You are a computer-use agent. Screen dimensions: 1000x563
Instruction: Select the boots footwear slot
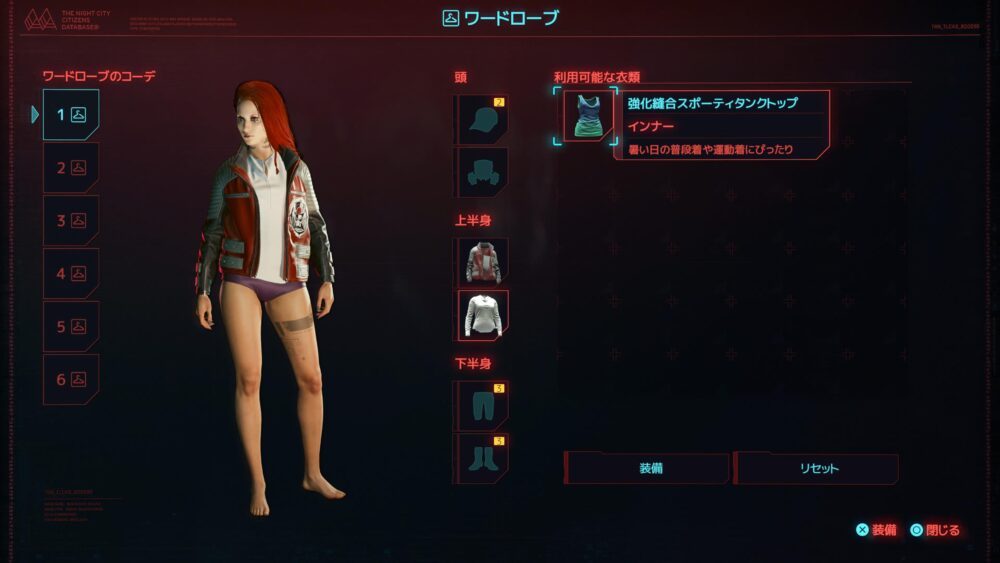[482, 458]
